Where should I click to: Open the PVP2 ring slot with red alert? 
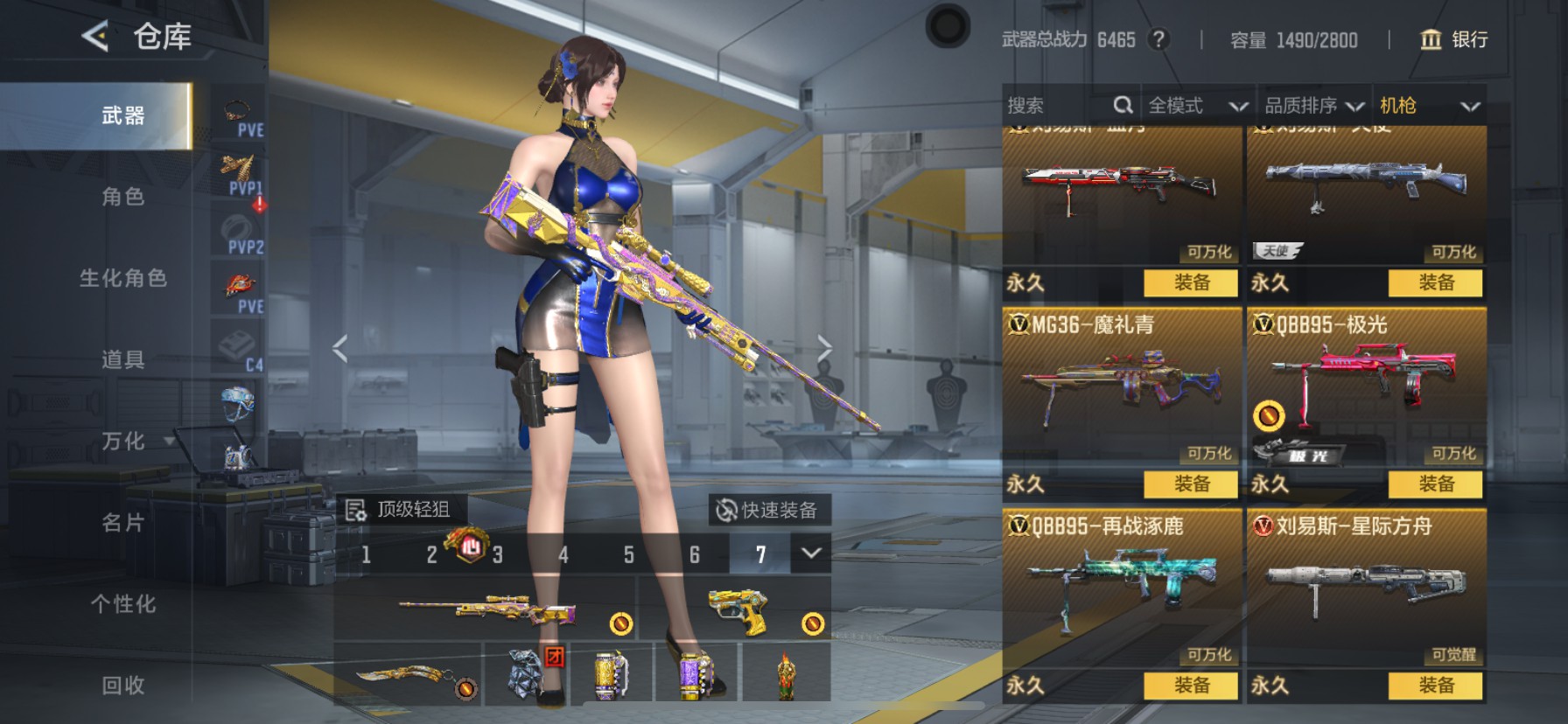[238, 230]
